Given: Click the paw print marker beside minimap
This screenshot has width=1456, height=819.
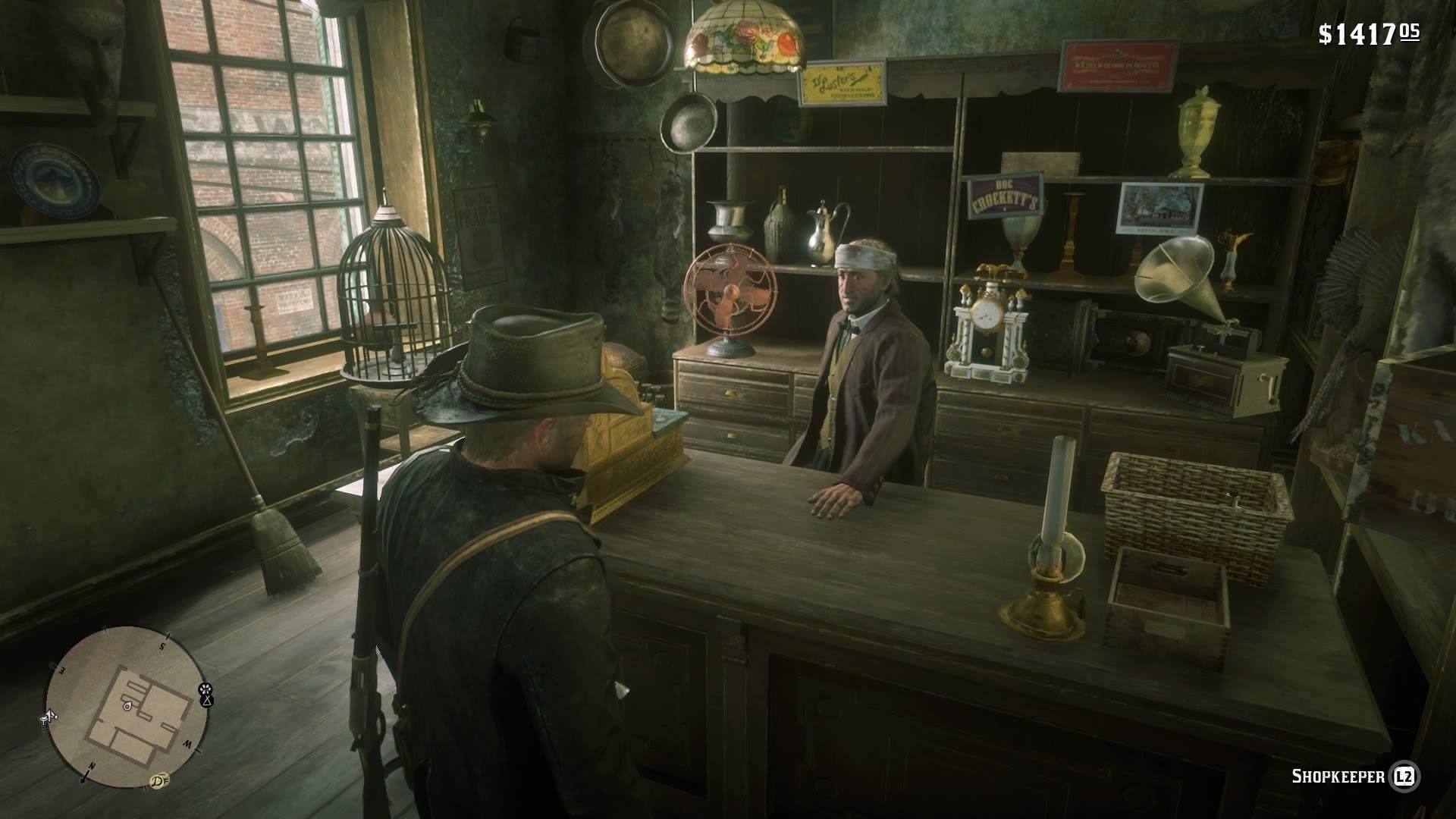Looking at the screenshot, I should tap(205, 689).
